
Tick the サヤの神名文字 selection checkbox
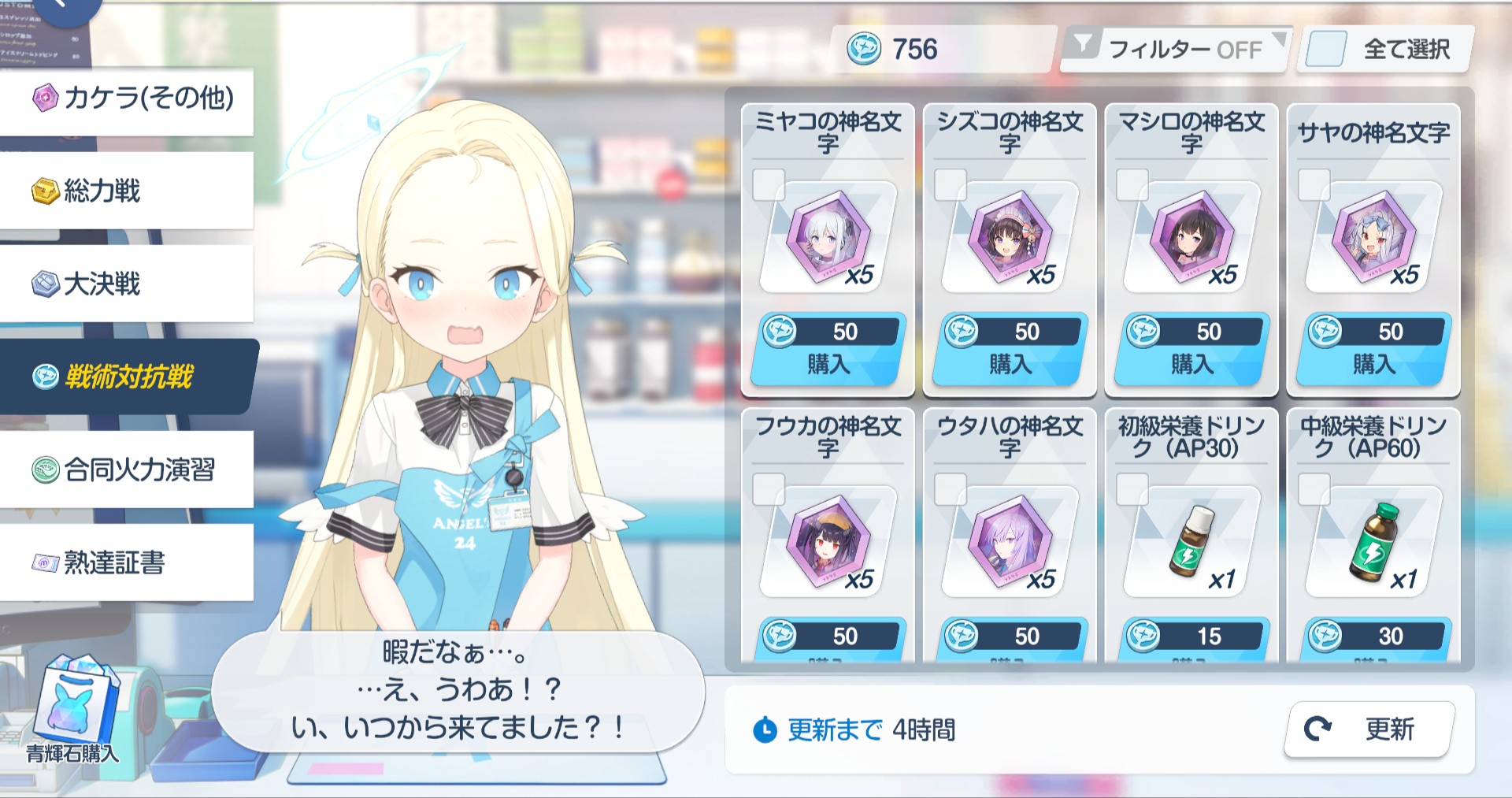point(1314,185)
